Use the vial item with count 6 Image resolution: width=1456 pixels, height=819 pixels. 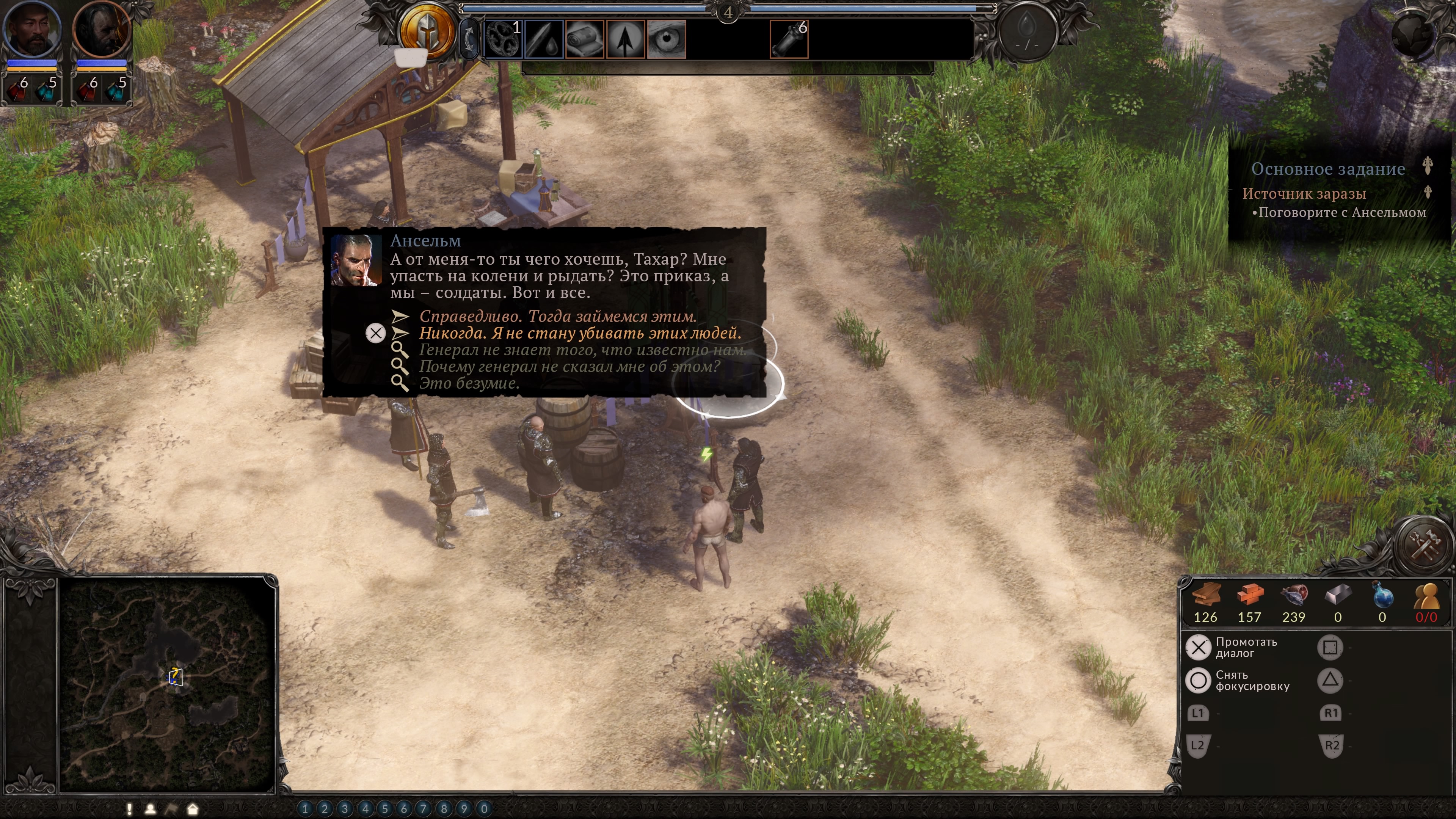click(789, 39)
